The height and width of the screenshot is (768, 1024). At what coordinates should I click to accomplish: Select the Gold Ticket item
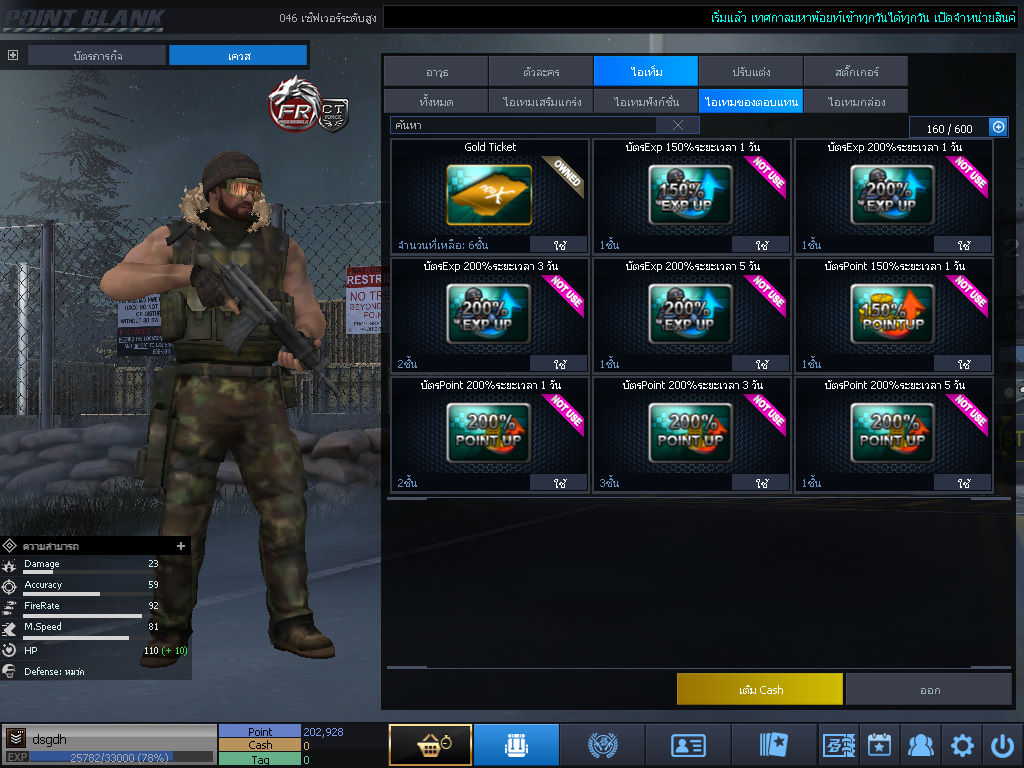coord(490,195)
